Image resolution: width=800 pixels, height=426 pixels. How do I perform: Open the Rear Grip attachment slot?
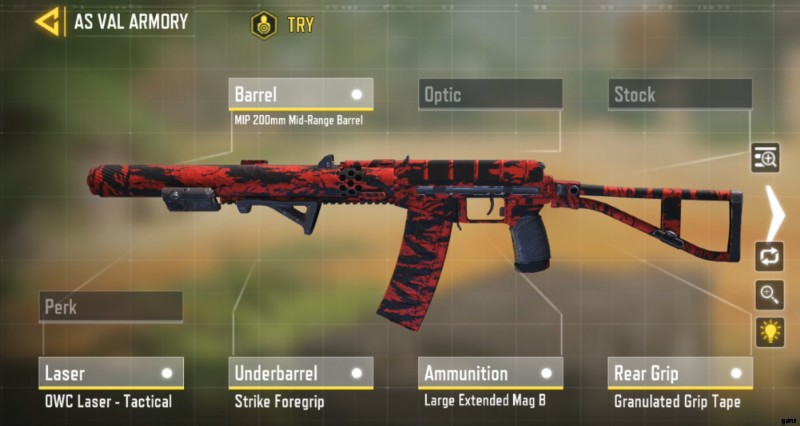(680, 373)
